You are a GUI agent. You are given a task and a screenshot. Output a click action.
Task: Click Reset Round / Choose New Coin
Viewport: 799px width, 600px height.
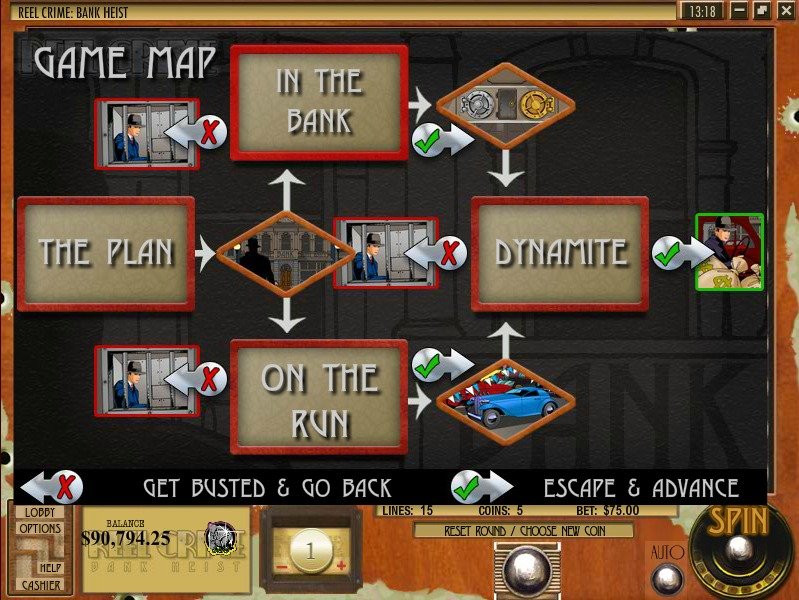(523, 531)
